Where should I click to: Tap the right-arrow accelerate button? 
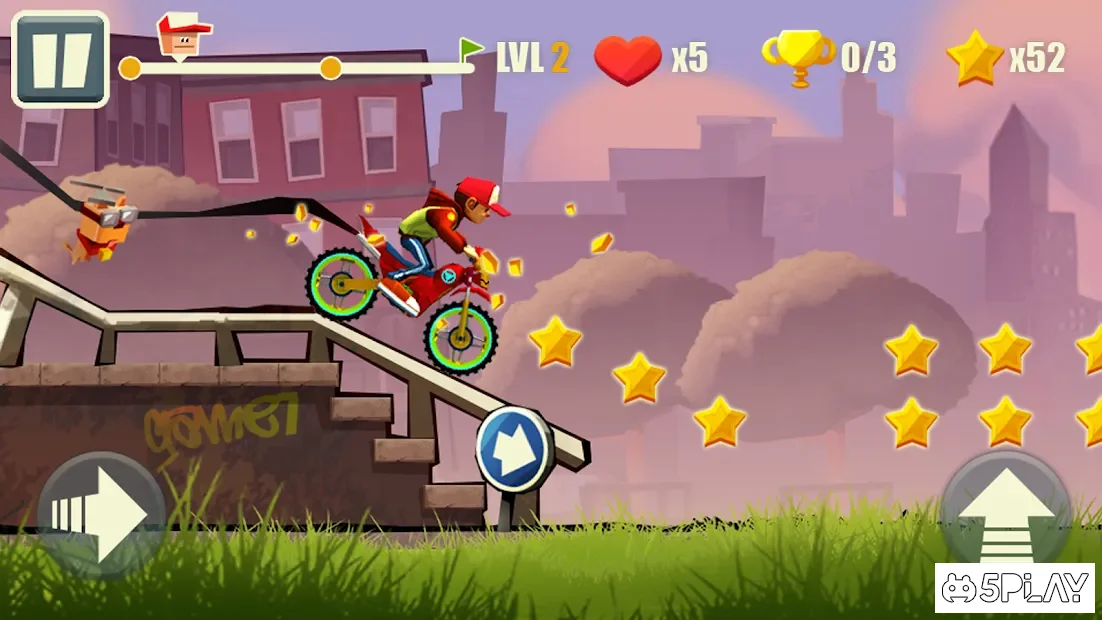[x=101, y=515]
